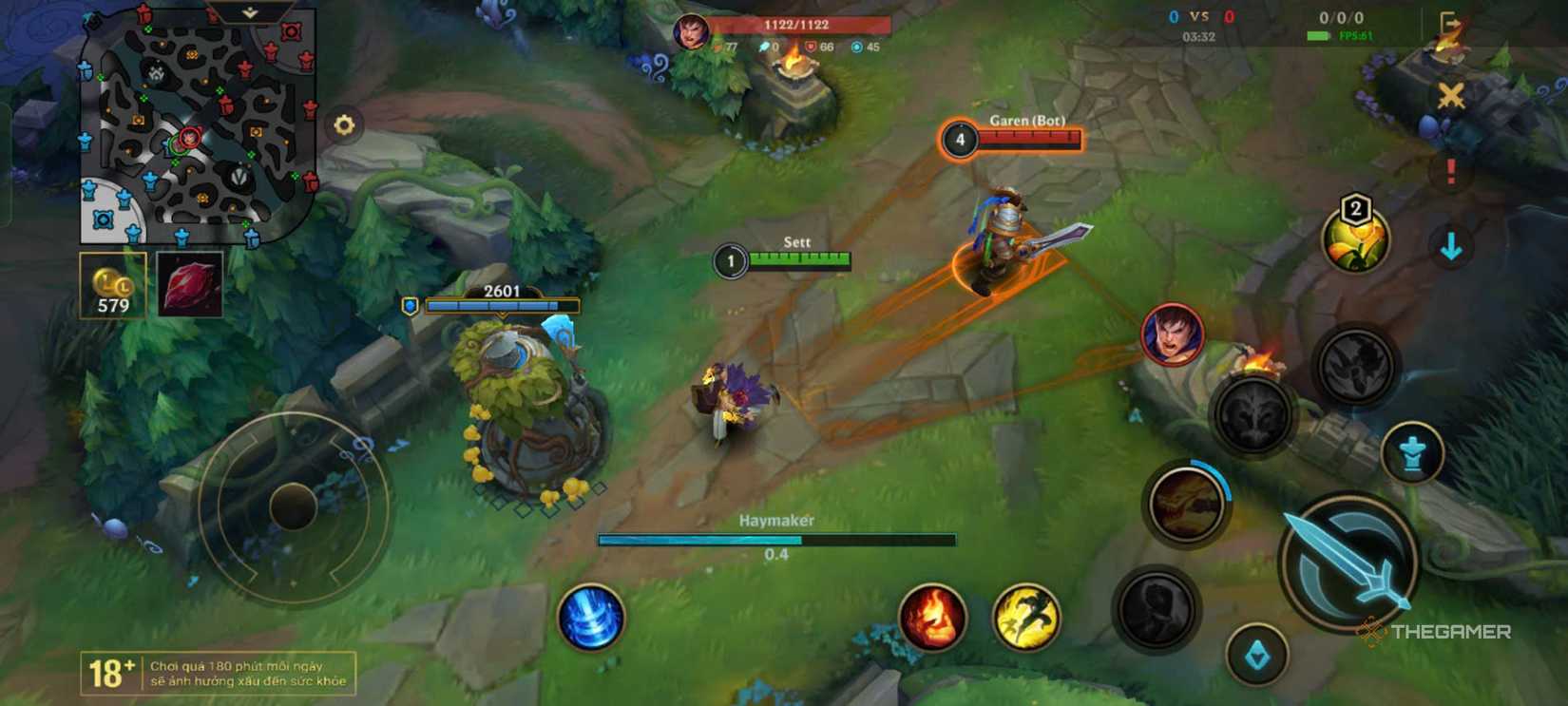Screen dimensions: 1568x706
Task: Select the champion portrait beside the top health bar
Action: [691, 32]
